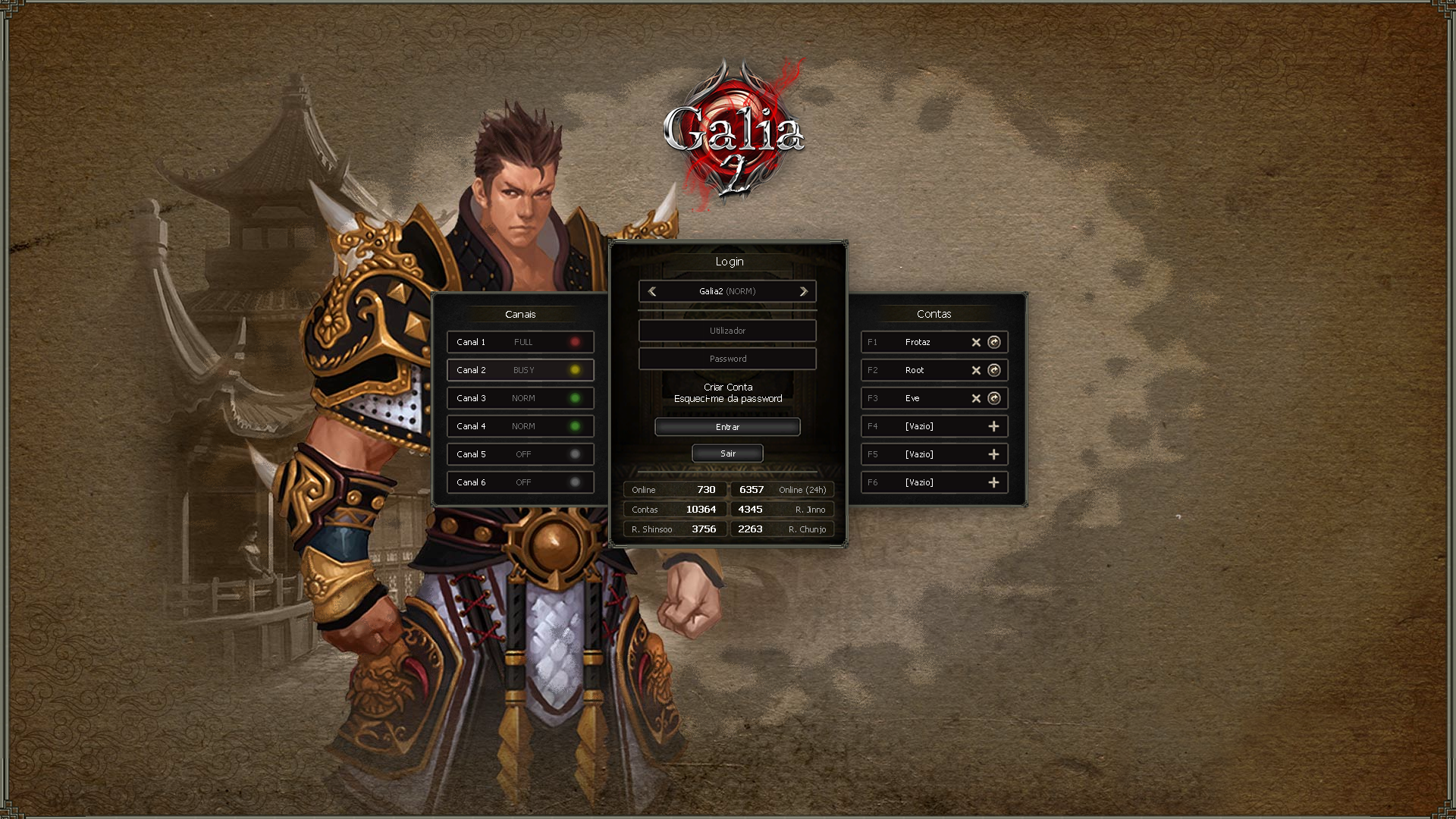Choose the offline Canal 5 row
The image size is (1456, 819).
click(x=520, y=454)
